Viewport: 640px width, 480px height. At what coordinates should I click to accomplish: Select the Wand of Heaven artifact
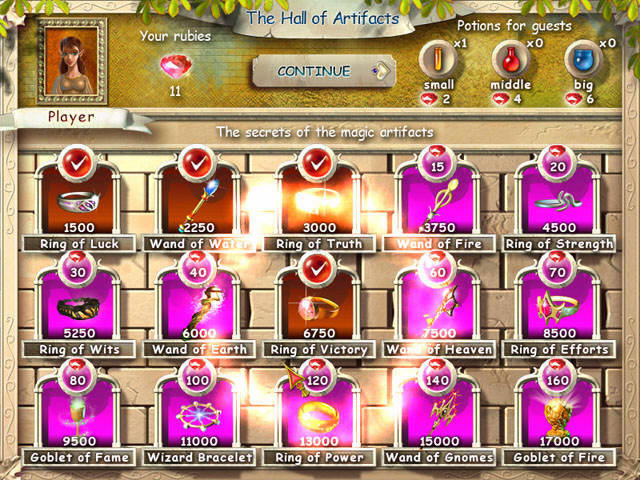click(x=438, y=305)
